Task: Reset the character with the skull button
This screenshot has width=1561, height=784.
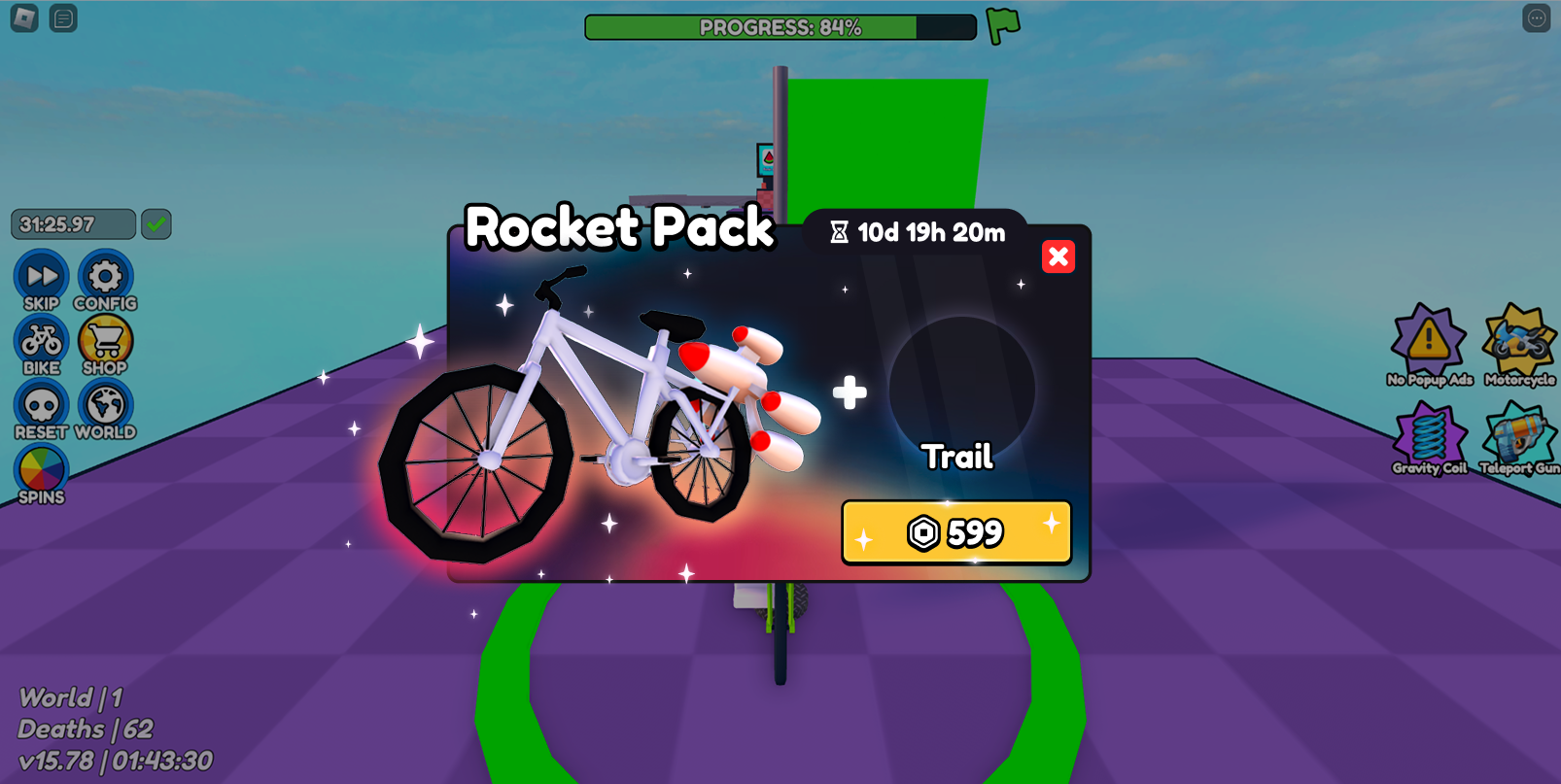Action: point(41,408)
